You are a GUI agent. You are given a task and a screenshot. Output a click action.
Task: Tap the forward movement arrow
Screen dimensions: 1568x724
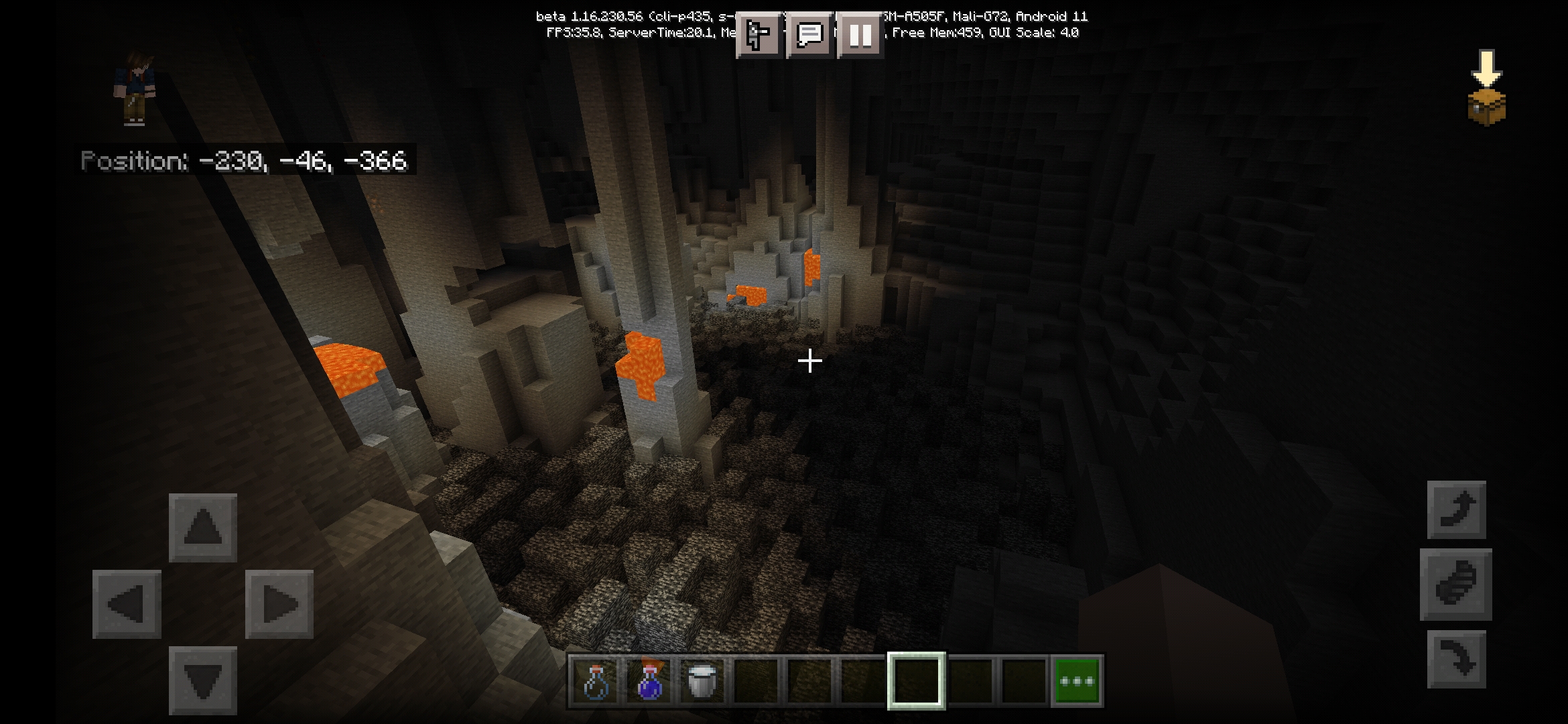(202, 527)
